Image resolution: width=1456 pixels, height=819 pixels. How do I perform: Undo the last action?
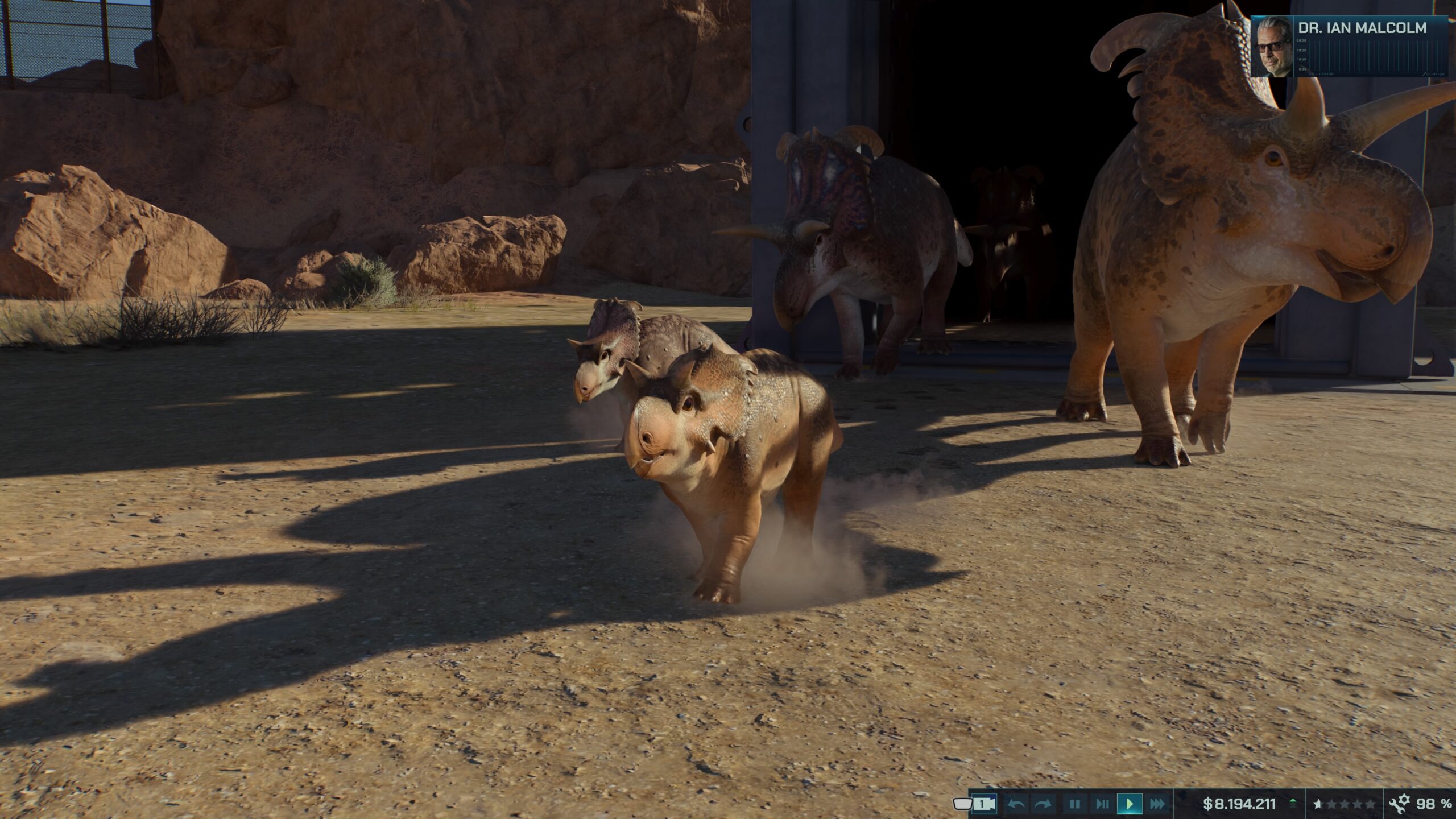click(x=1016, y=804)
